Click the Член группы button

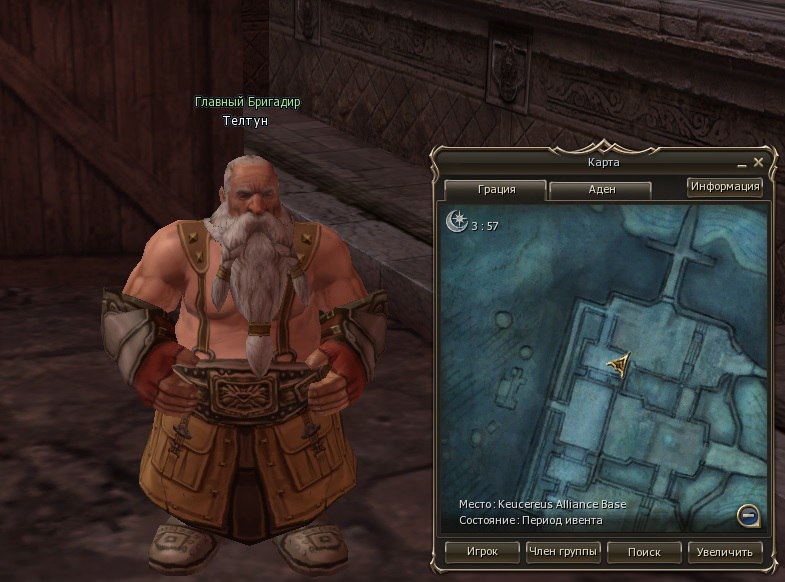point(563,551)
